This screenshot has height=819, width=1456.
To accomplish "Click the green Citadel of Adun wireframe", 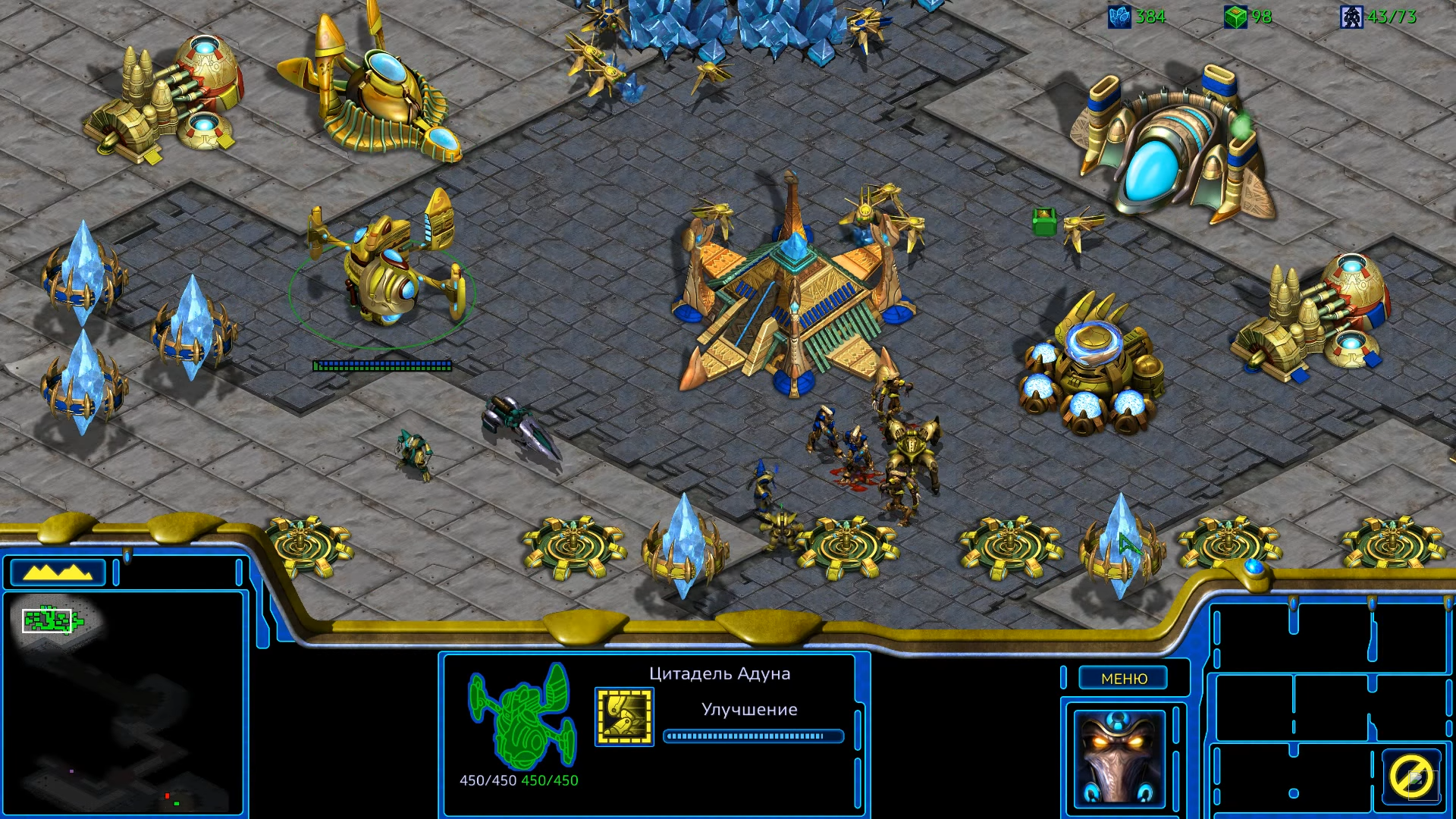I will click(521, 716).
